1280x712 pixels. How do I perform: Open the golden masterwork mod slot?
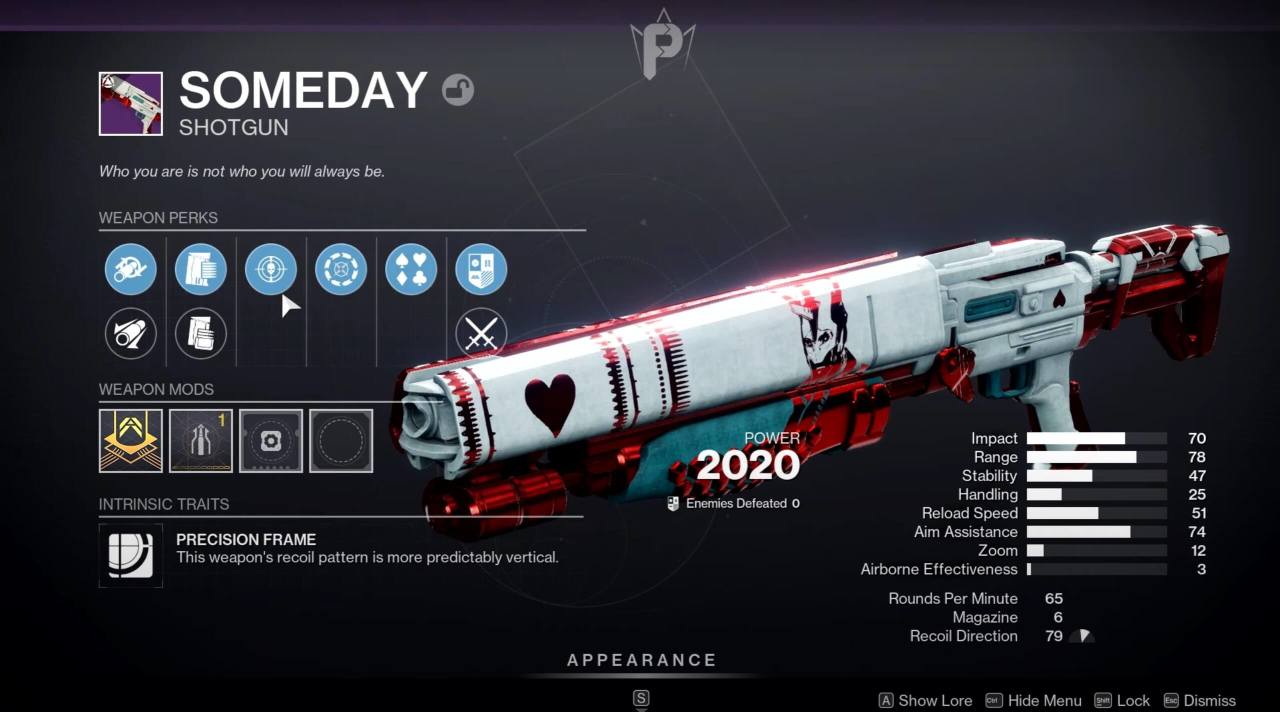pos(131,440)
